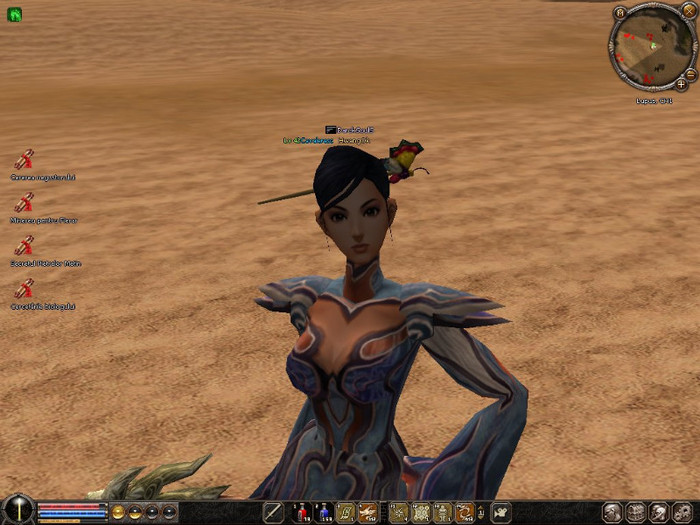Use the blue mana potion in the hotbar
700x525 pixels.
pyautogui.click(x=322, y=513)
